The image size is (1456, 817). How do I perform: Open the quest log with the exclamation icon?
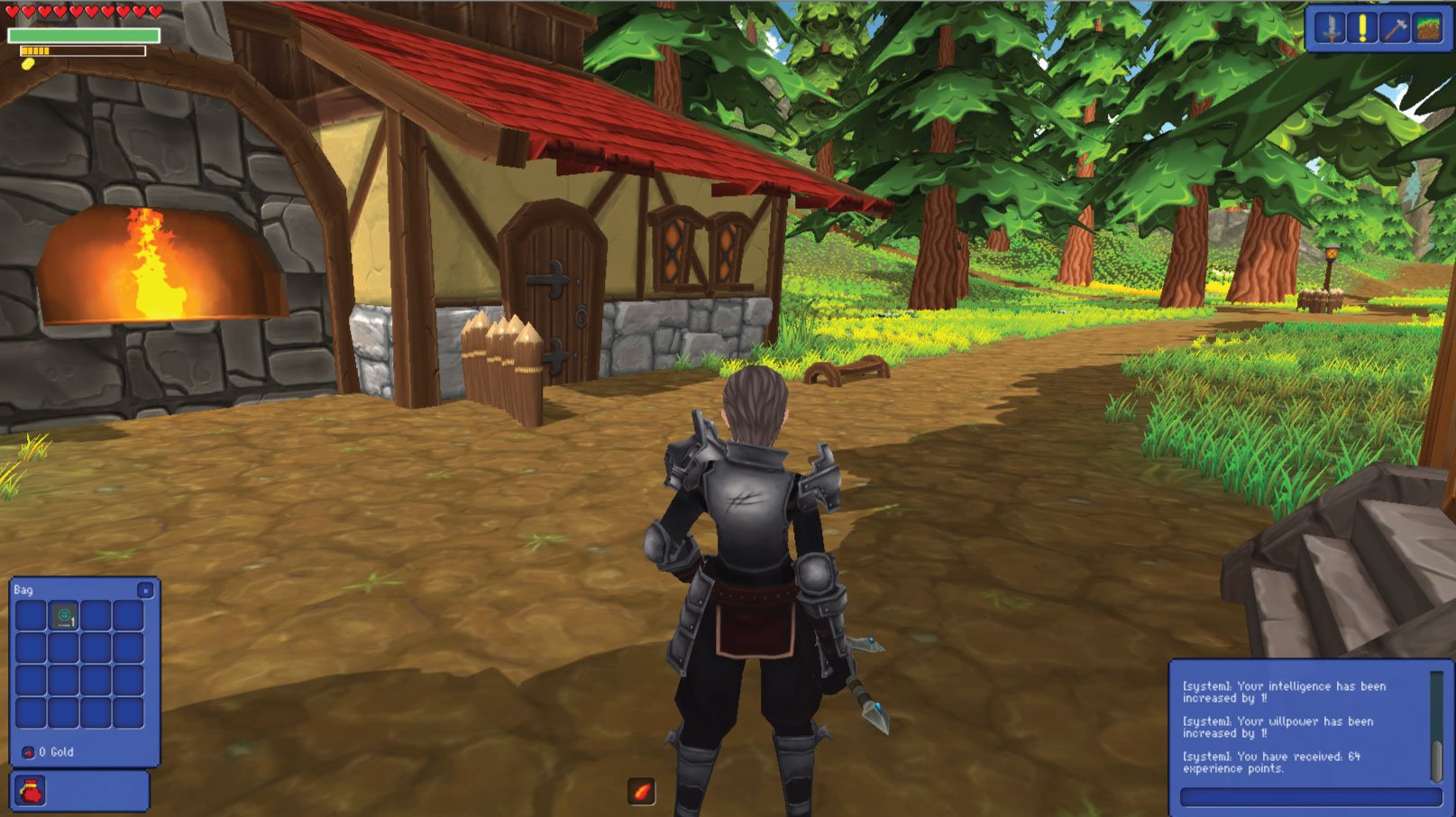pyautogui.click(x=1361, y=27)
